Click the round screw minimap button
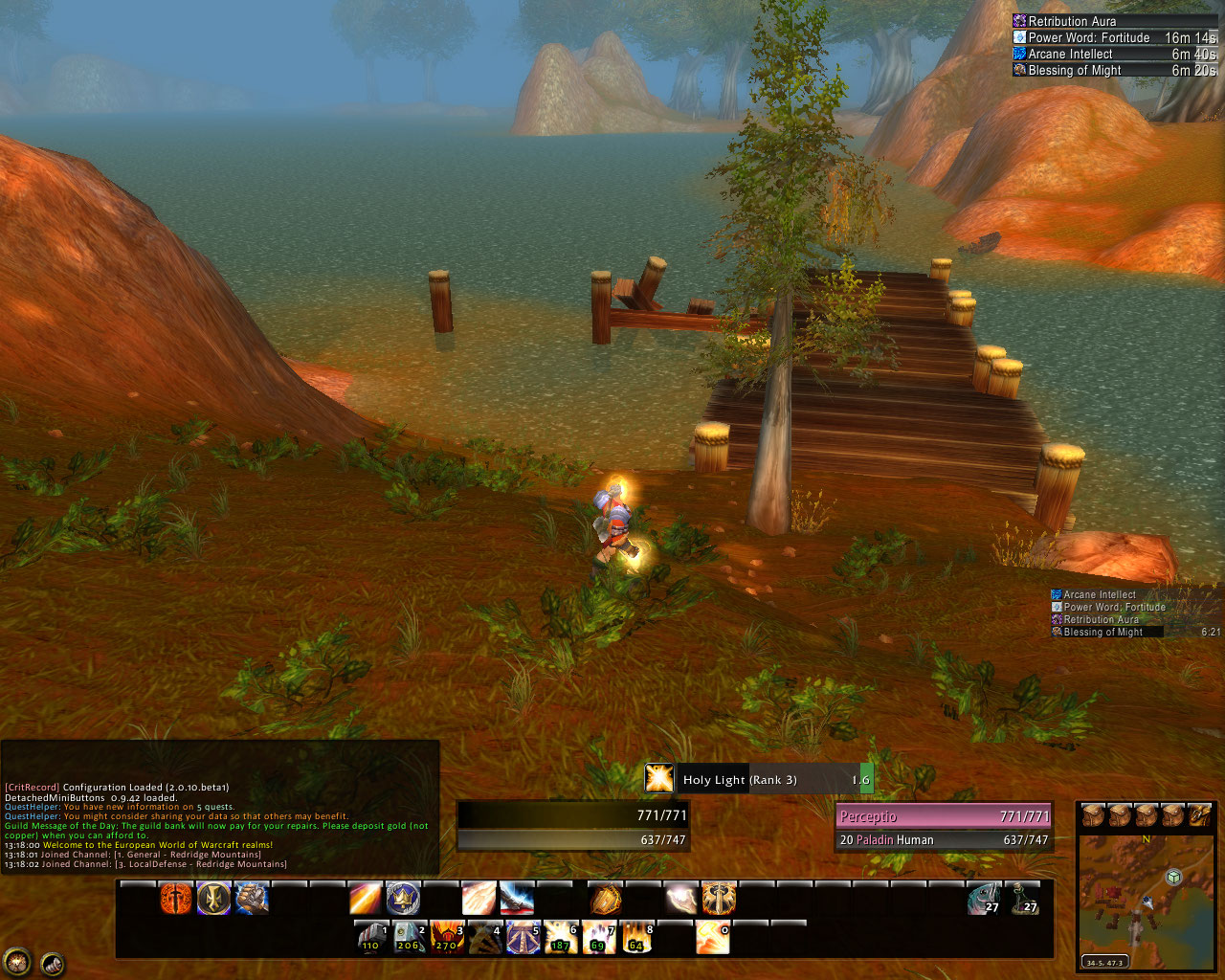This screenshot has width=1225, height=980. point(52,964)
